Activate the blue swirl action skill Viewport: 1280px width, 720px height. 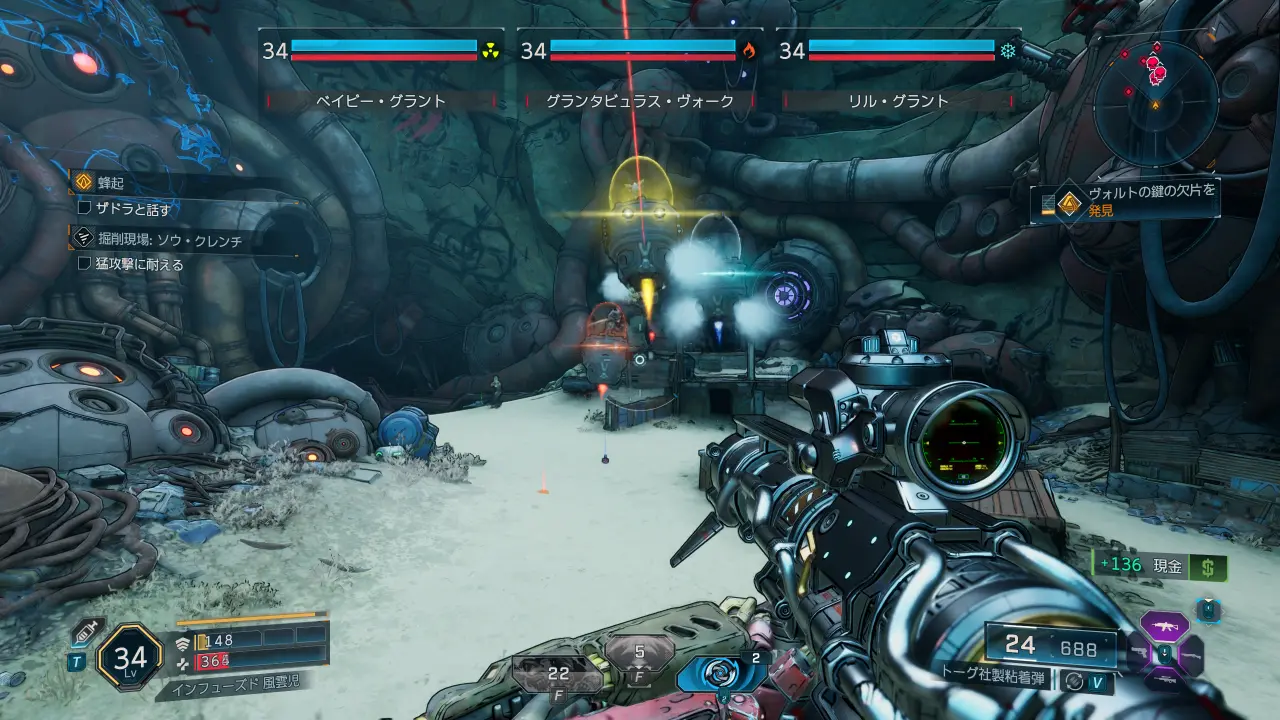pos(721,673)
